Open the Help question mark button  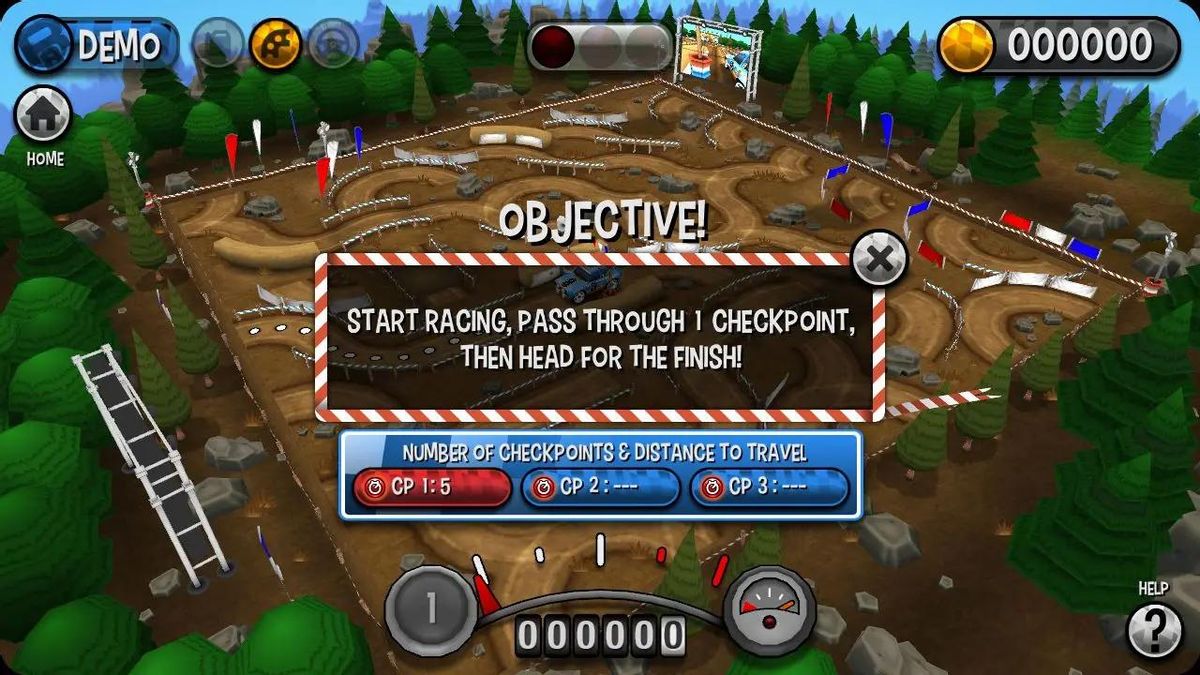(x=1153, y=630)
